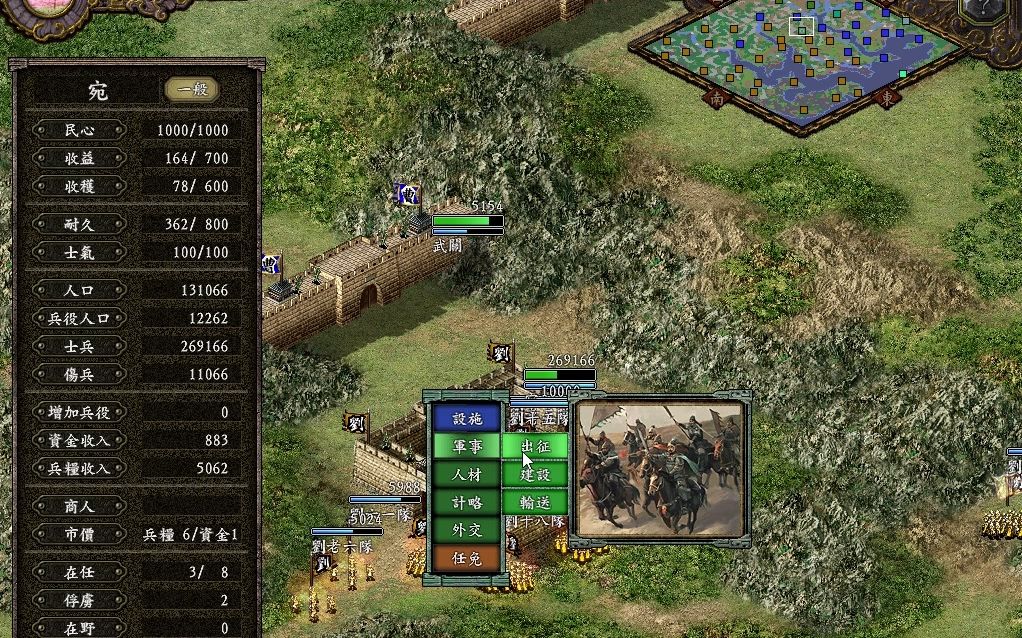1022x638 pixels.
Task: Open the 計略 (Stratagem) menu entry
Action: click(467, 503)
